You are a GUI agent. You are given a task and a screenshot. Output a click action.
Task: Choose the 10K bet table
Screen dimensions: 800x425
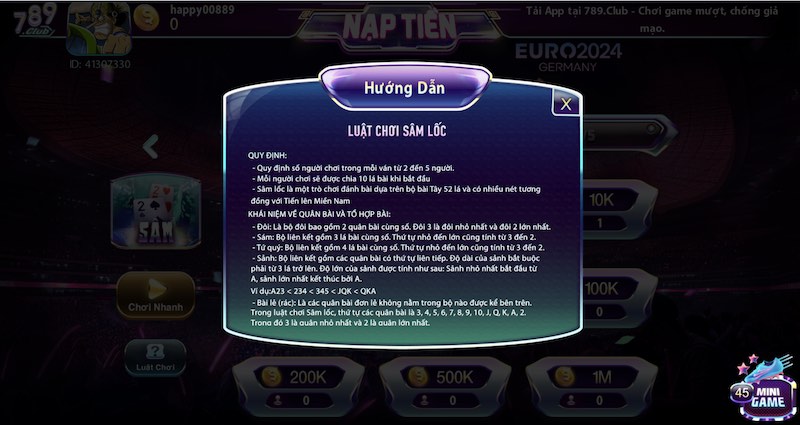pos(602,199)
